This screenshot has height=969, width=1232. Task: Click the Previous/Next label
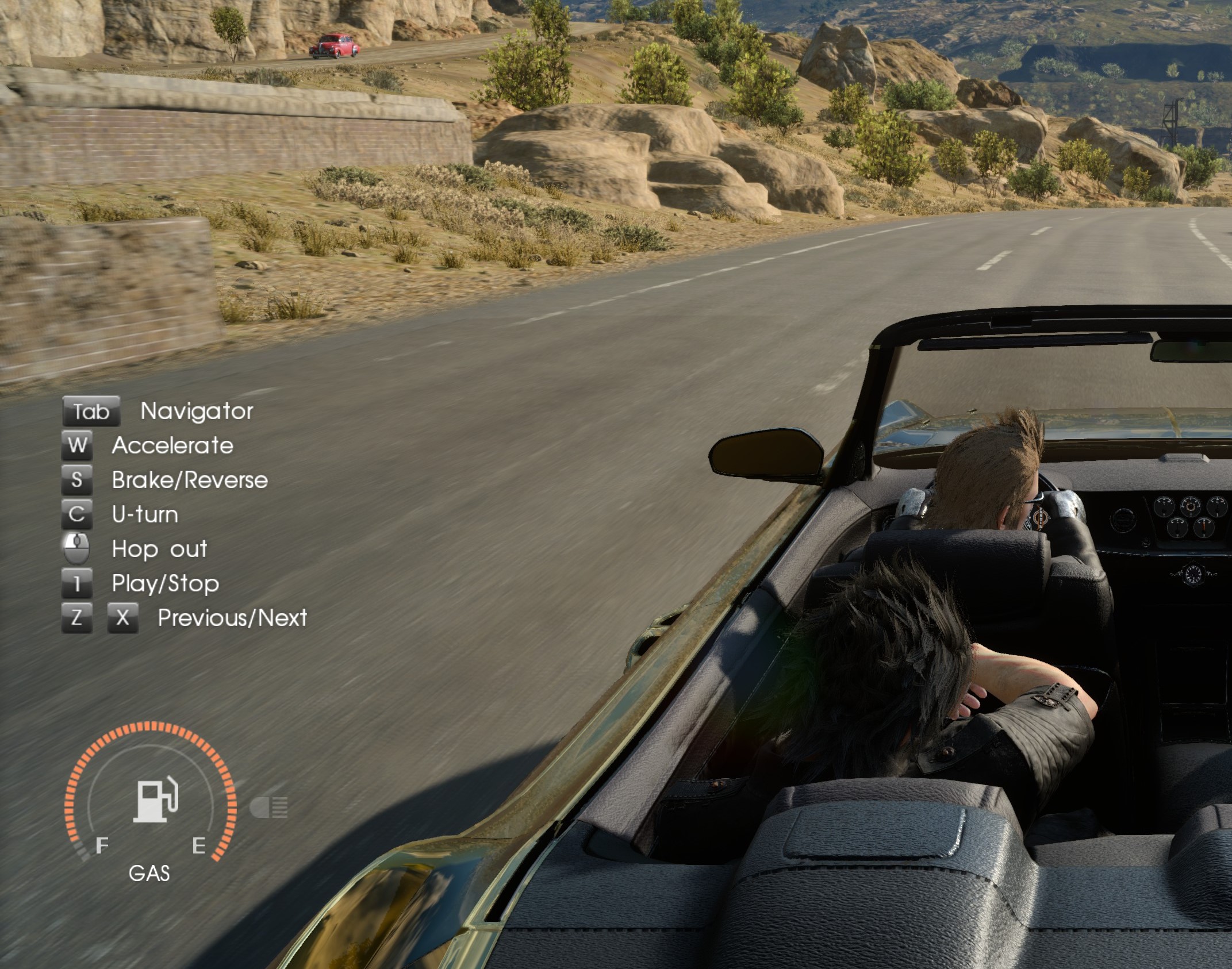232,618
